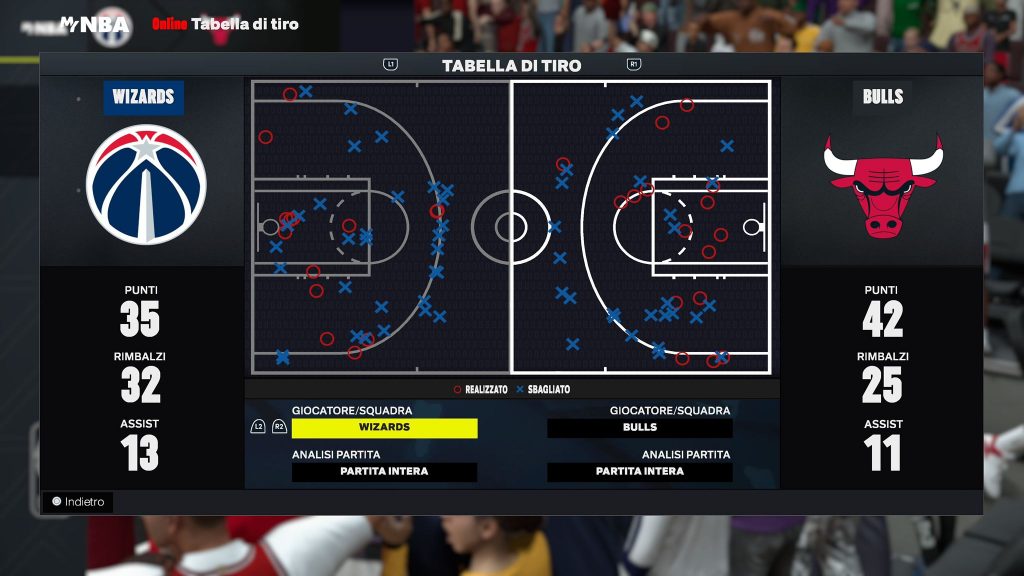Open the Wizards Partita Intera analysis selector
Screen dimensions: 1024x576
384,472
